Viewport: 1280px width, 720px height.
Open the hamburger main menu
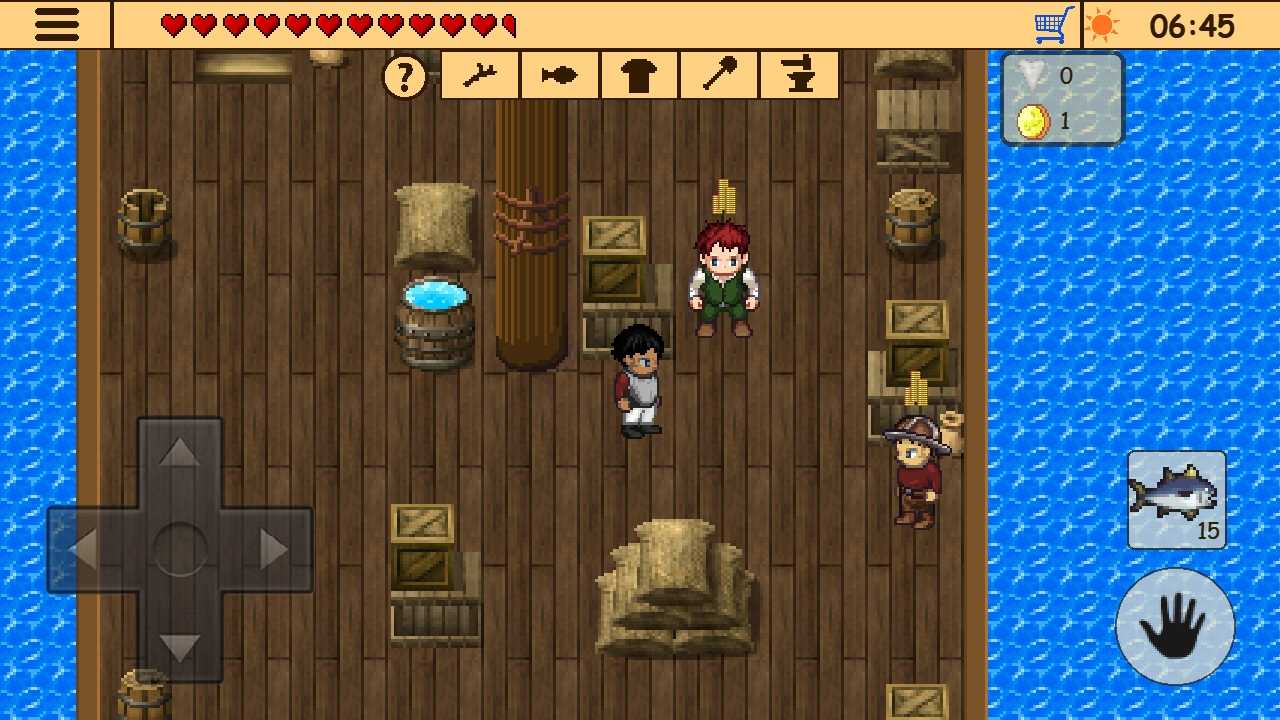coord(56,25)
